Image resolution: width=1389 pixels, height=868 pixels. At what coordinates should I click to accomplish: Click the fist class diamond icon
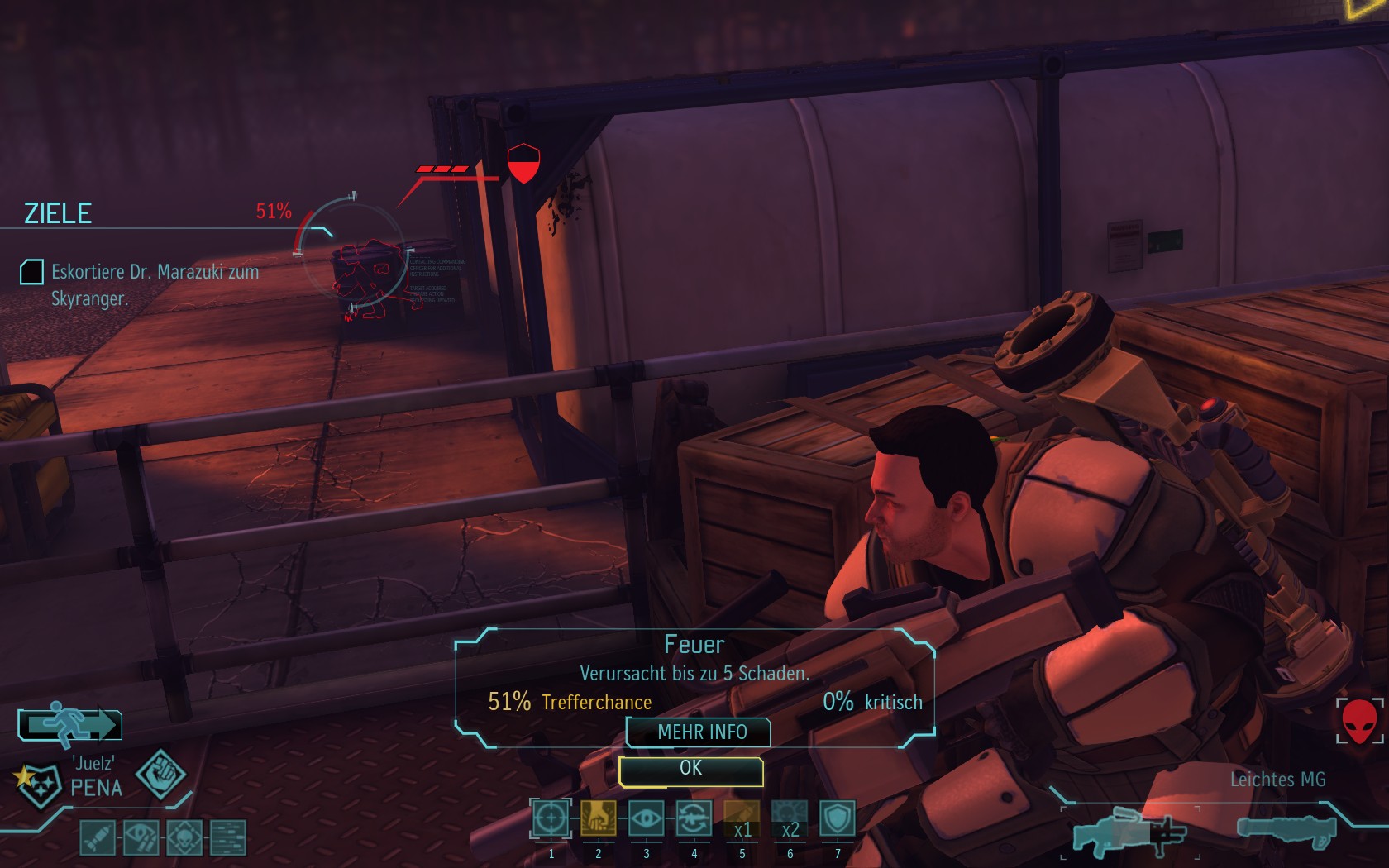point(160,774)
